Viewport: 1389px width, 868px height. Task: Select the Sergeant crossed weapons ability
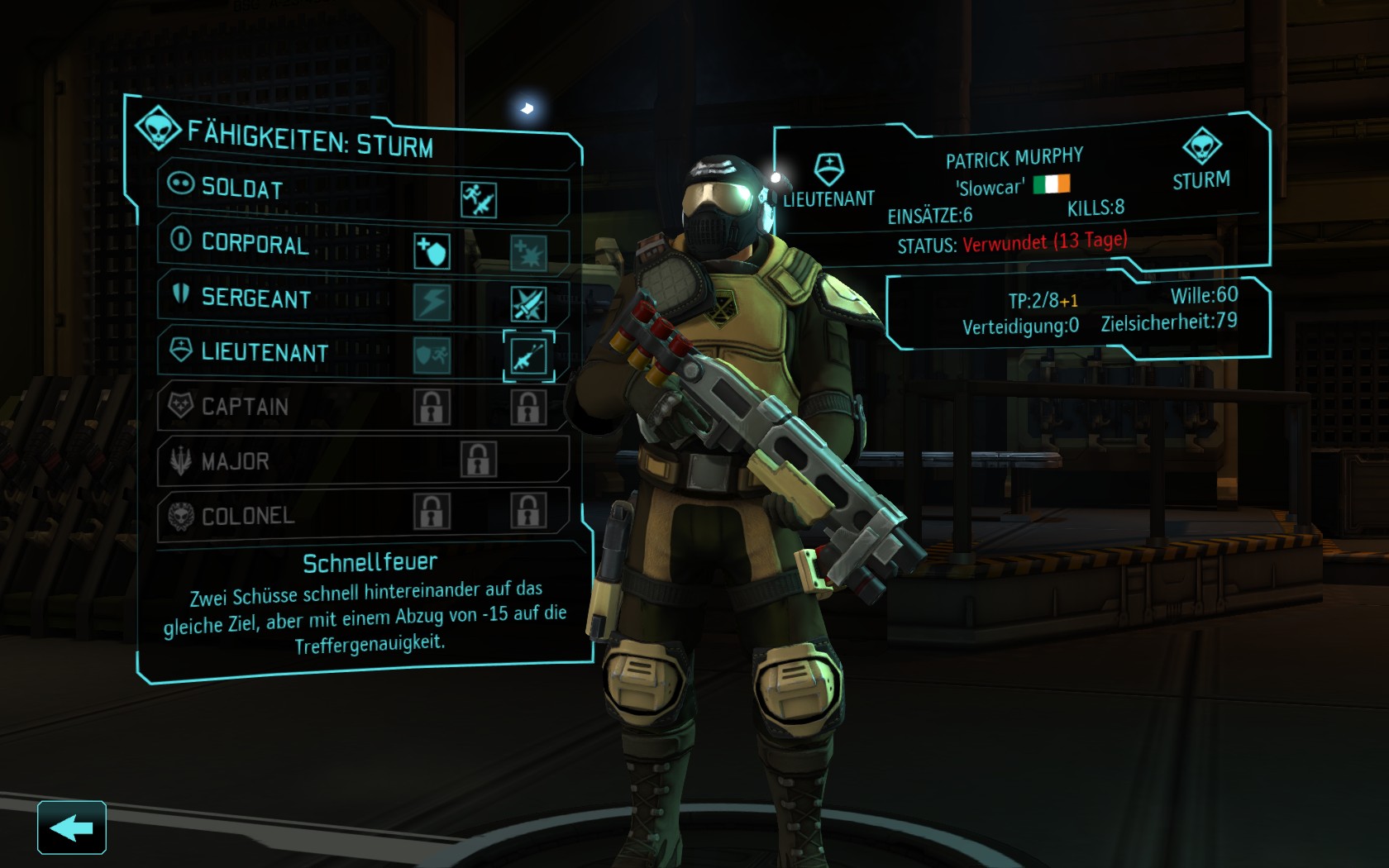(x=527, y=305)
